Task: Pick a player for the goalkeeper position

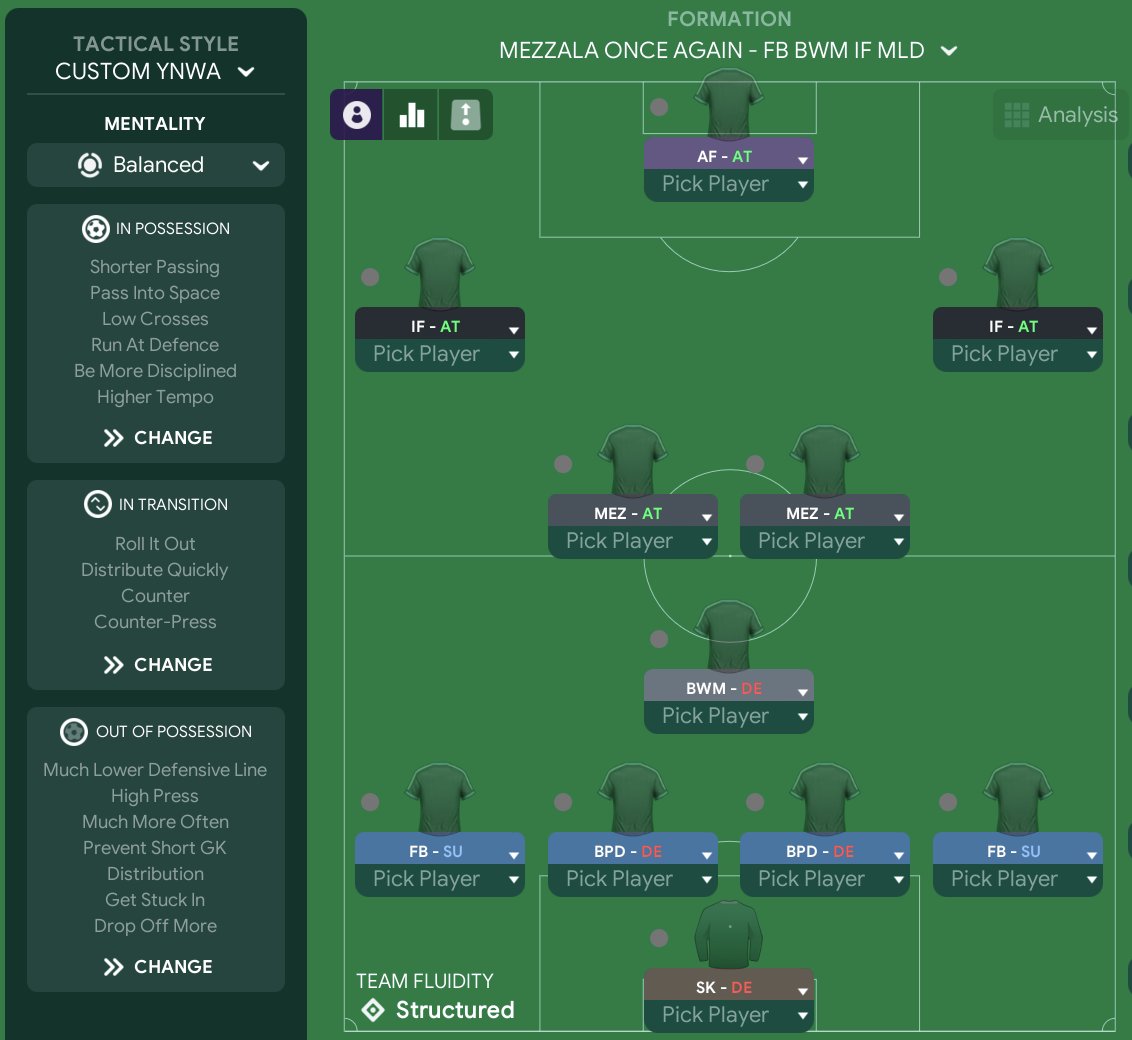Action: 728,1016
